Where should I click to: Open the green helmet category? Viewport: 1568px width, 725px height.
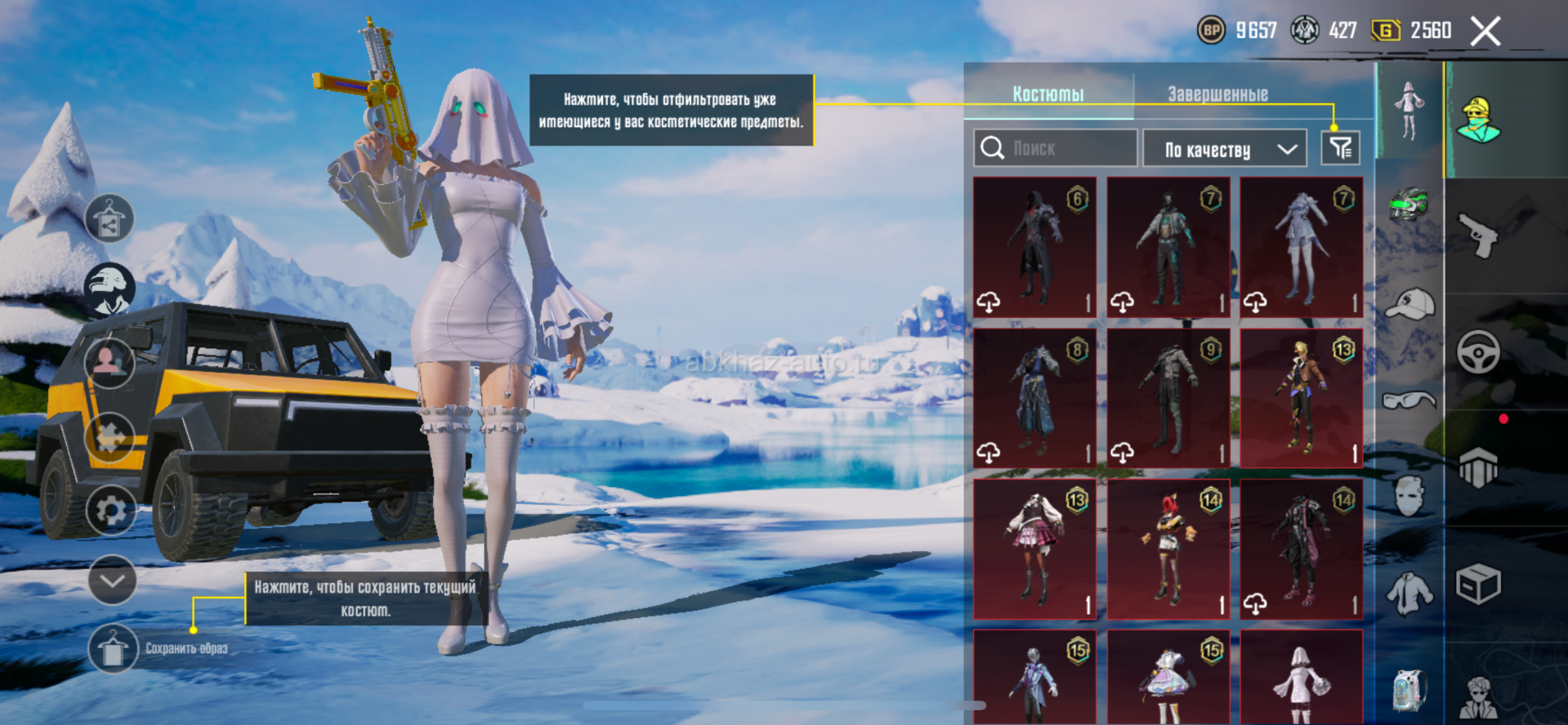[1409, 204]
